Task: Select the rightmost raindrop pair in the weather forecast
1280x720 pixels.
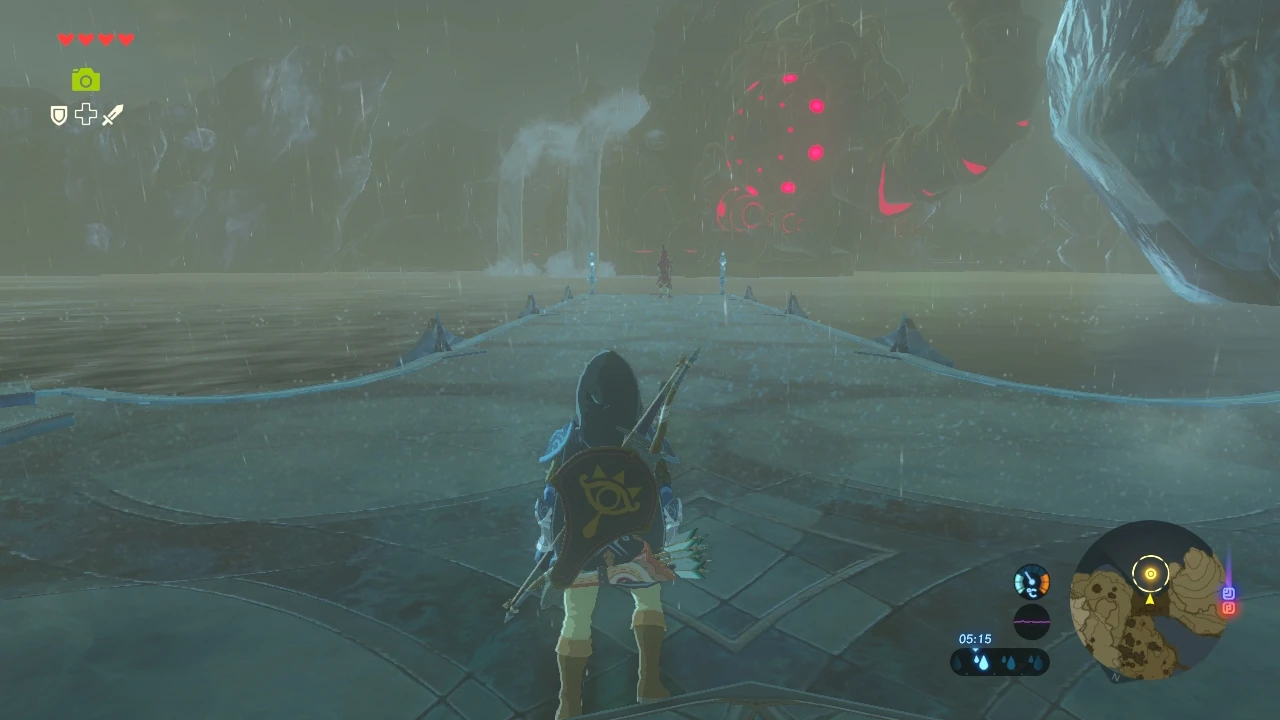Action: point(1037,661)
